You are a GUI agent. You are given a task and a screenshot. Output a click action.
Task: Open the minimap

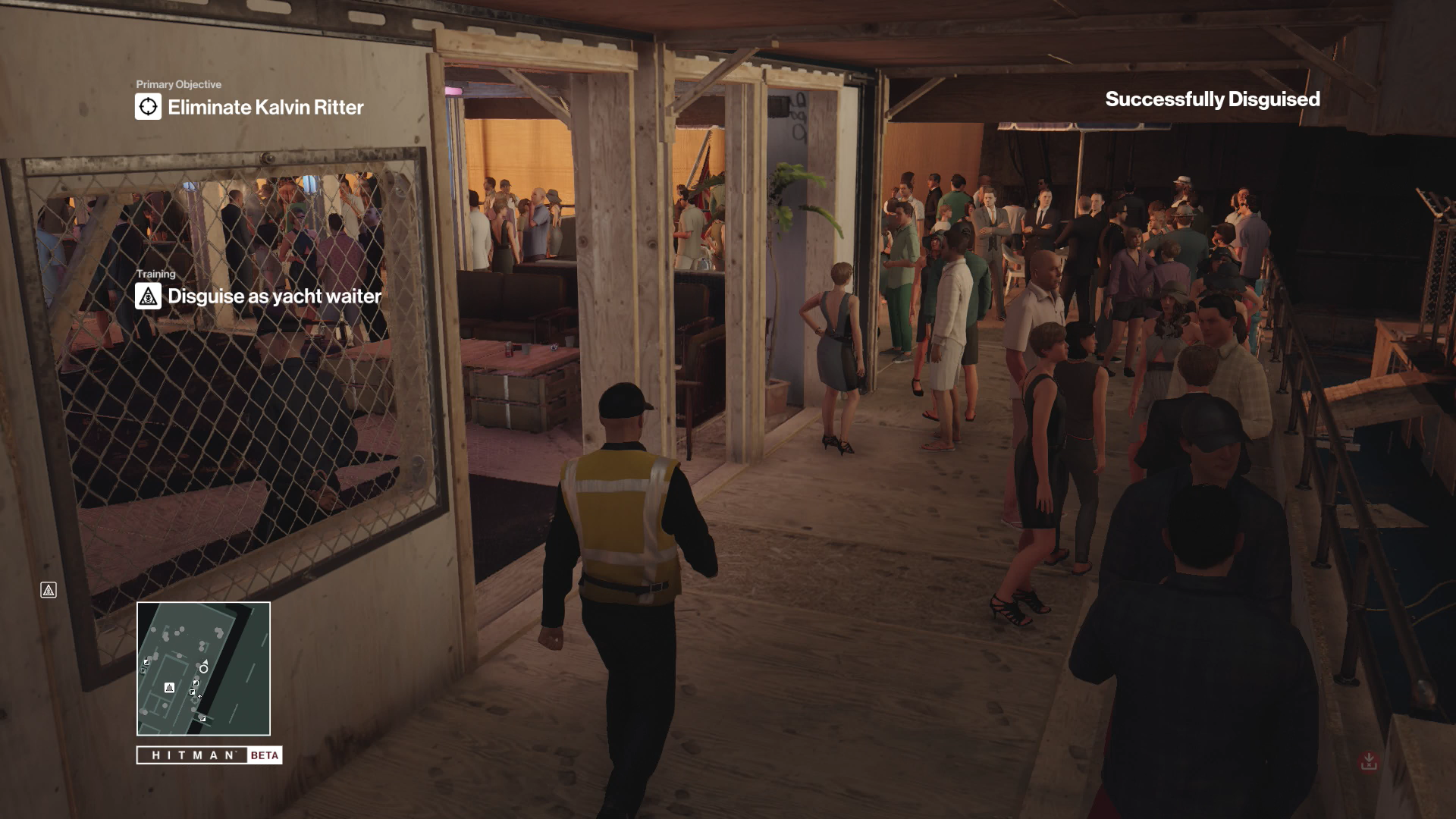[x=203, y=668]
